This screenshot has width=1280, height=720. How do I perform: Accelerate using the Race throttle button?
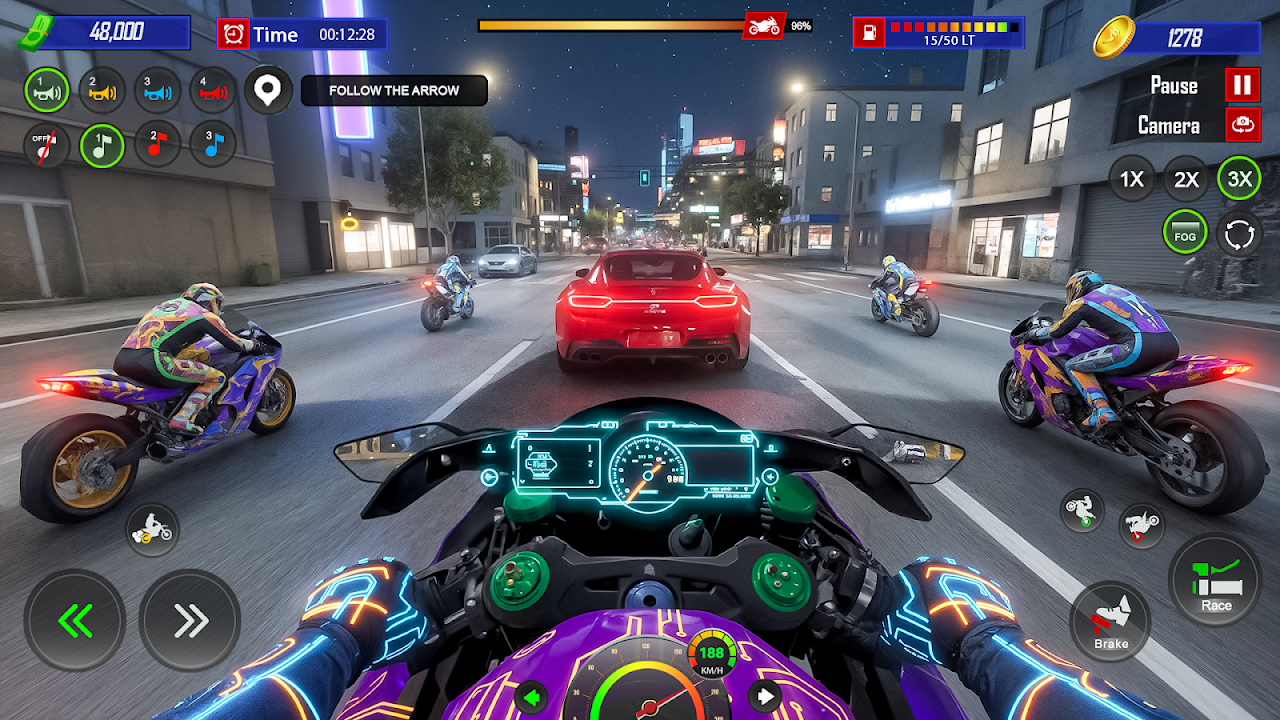pos(1216,581)
